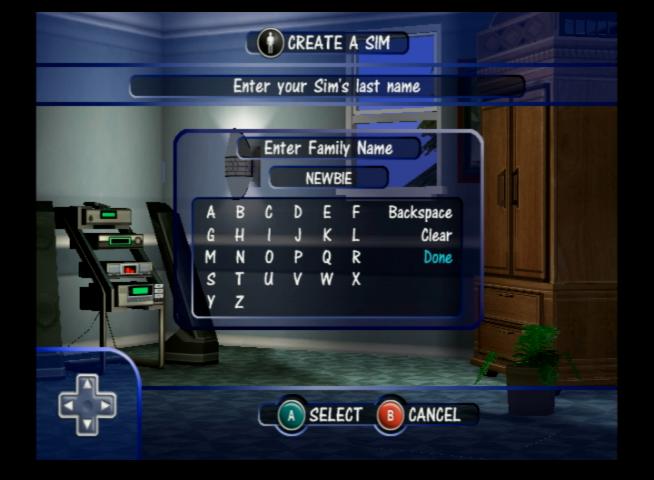Click Backspace to delete a letter
This screenshot has width=654, height=480.
point(420,213)
